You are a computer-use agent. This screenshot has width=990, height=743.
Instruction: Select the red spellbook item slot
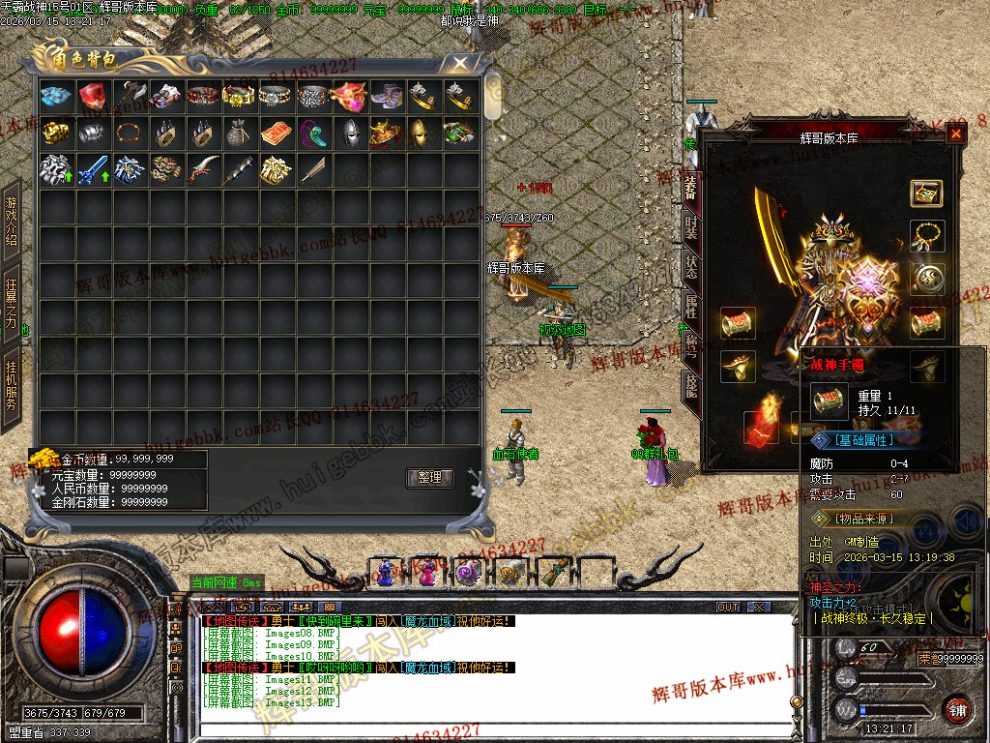(278, 133)
